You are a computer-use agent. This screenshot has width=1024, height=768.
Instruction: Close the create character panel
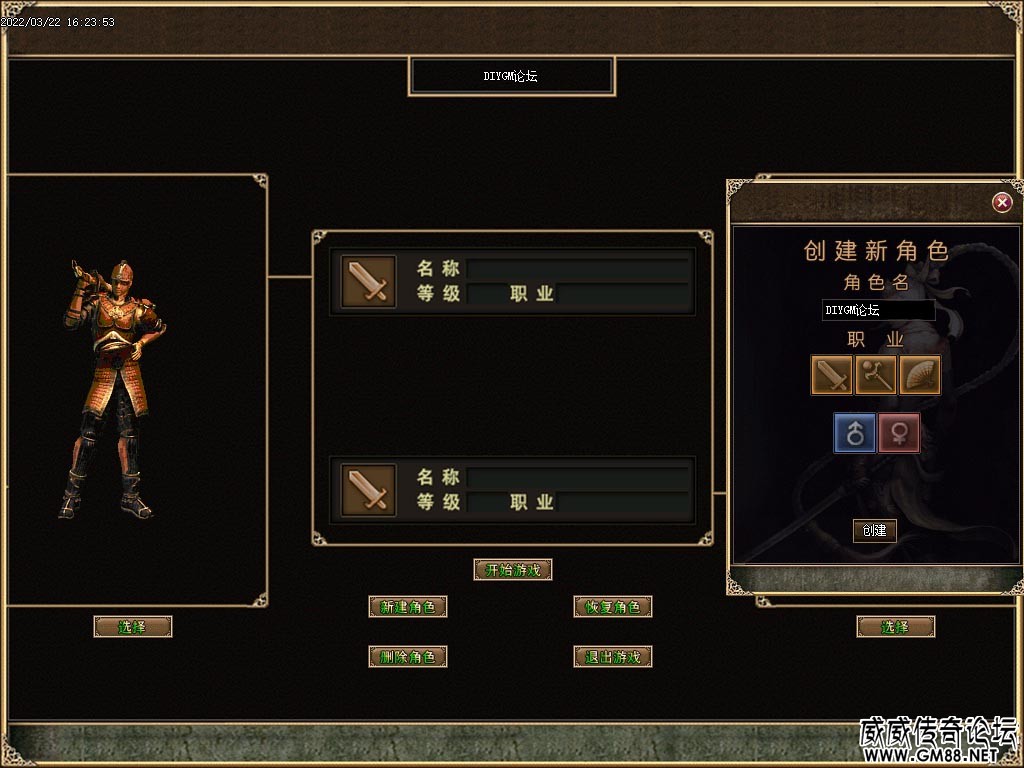1002,203
